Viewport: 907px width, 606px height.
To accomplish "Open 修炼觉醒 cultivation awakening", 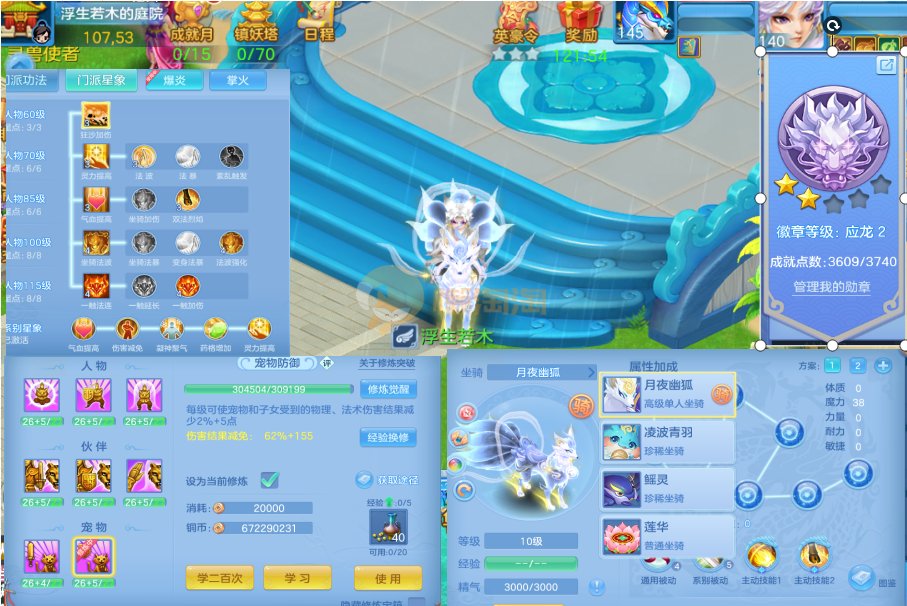I will pyautogui.click(x=388, y=390).
